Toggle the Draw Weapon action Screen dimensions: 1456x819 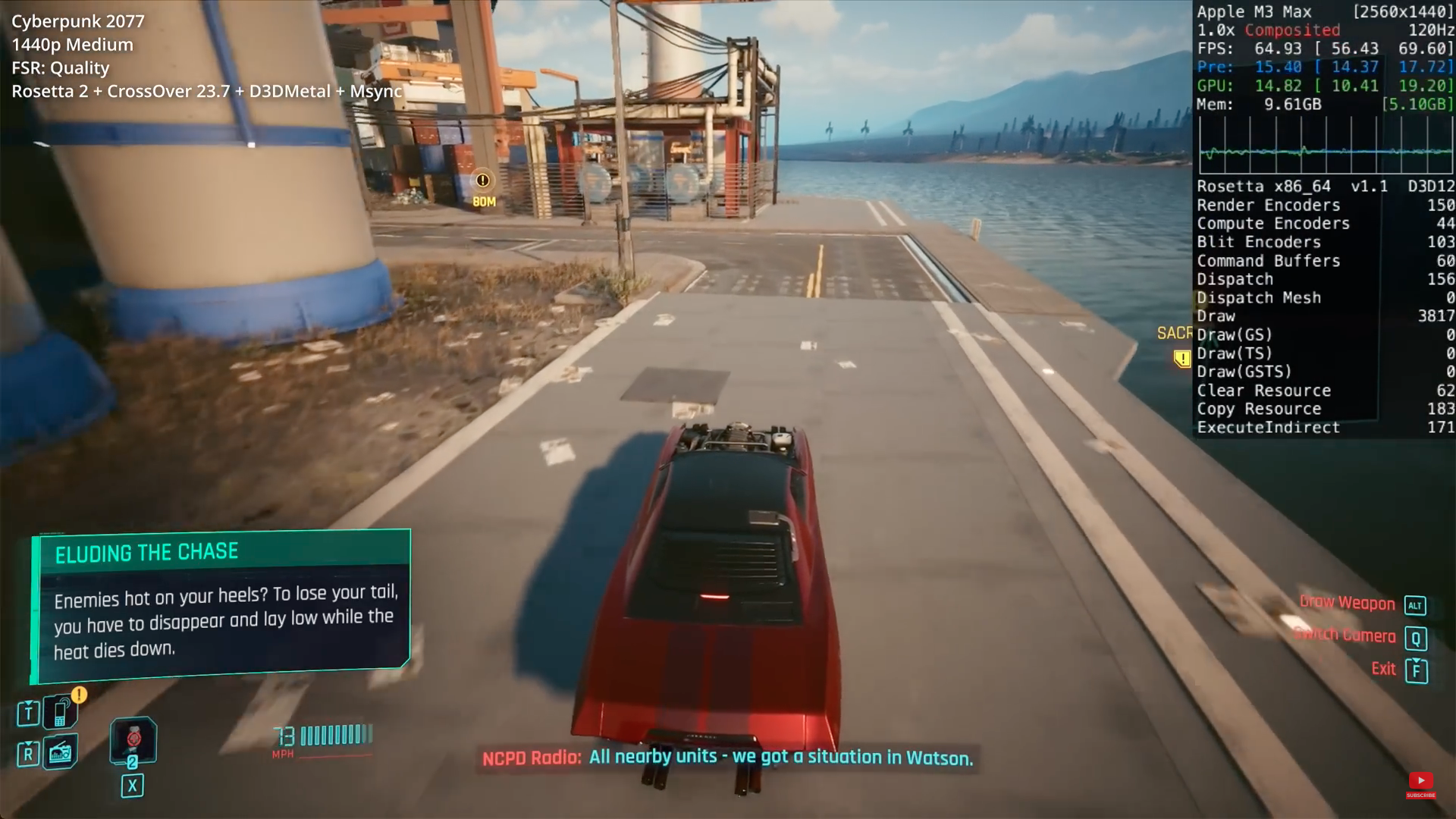1348,604
